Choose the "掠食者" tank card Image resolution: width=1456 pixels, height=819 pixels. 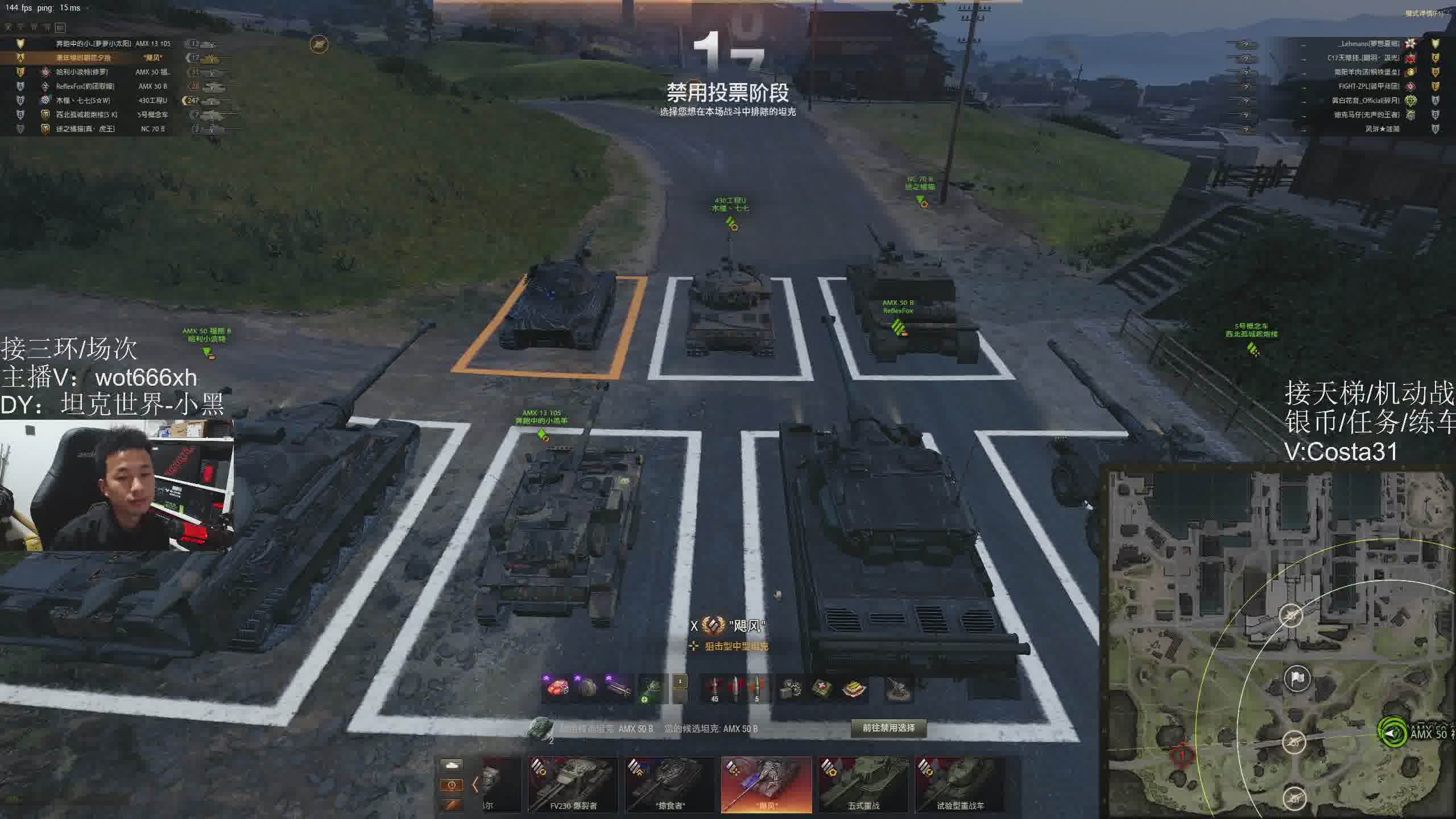(x=669, y=784)
